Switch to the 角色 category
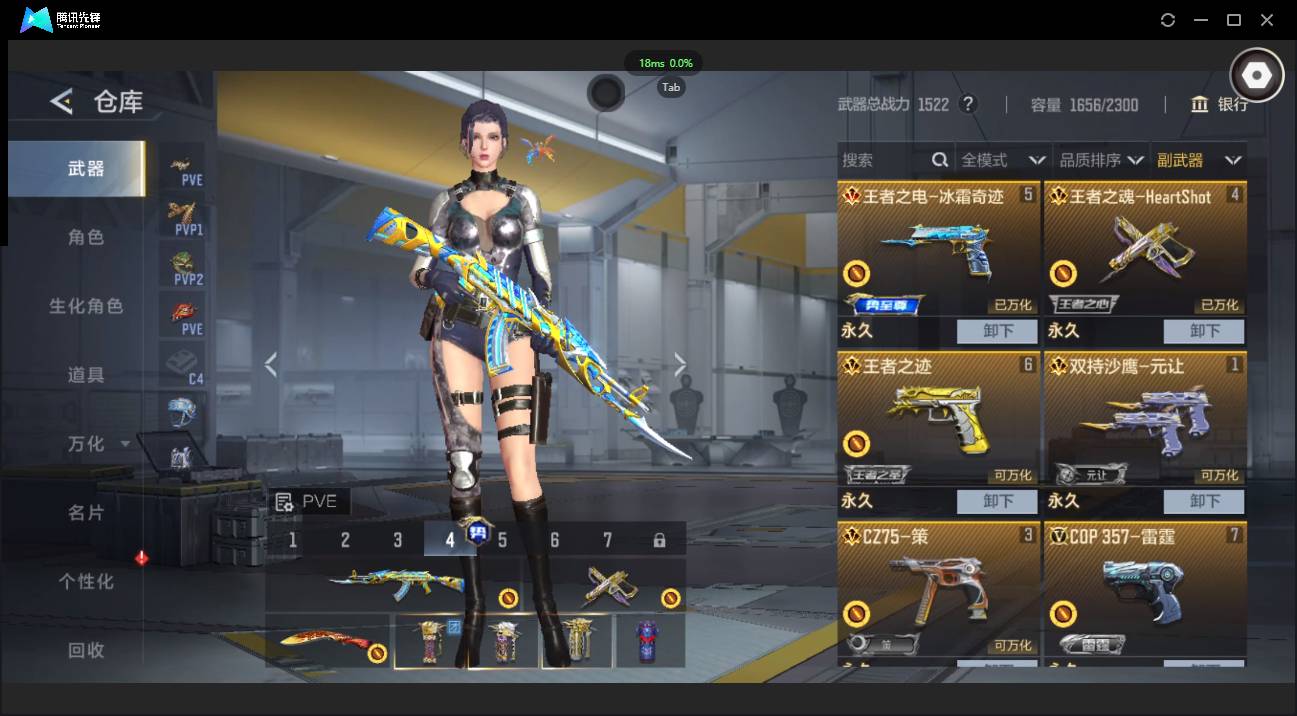 tap(86, 238)
